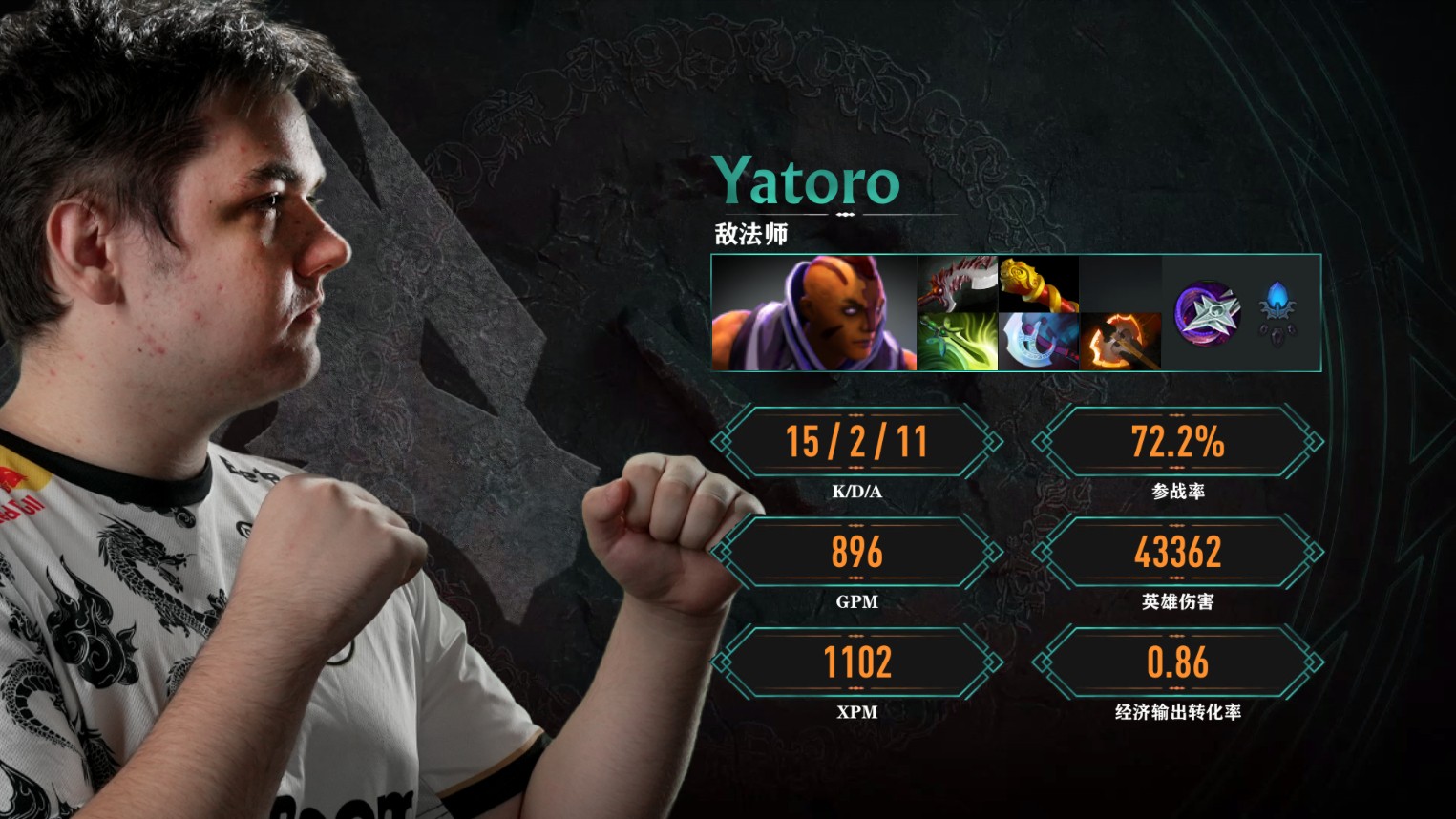Screen dimensions: 1456x819
Task: Select the golden Monkey King Bar item
Action: [1038, 283]
